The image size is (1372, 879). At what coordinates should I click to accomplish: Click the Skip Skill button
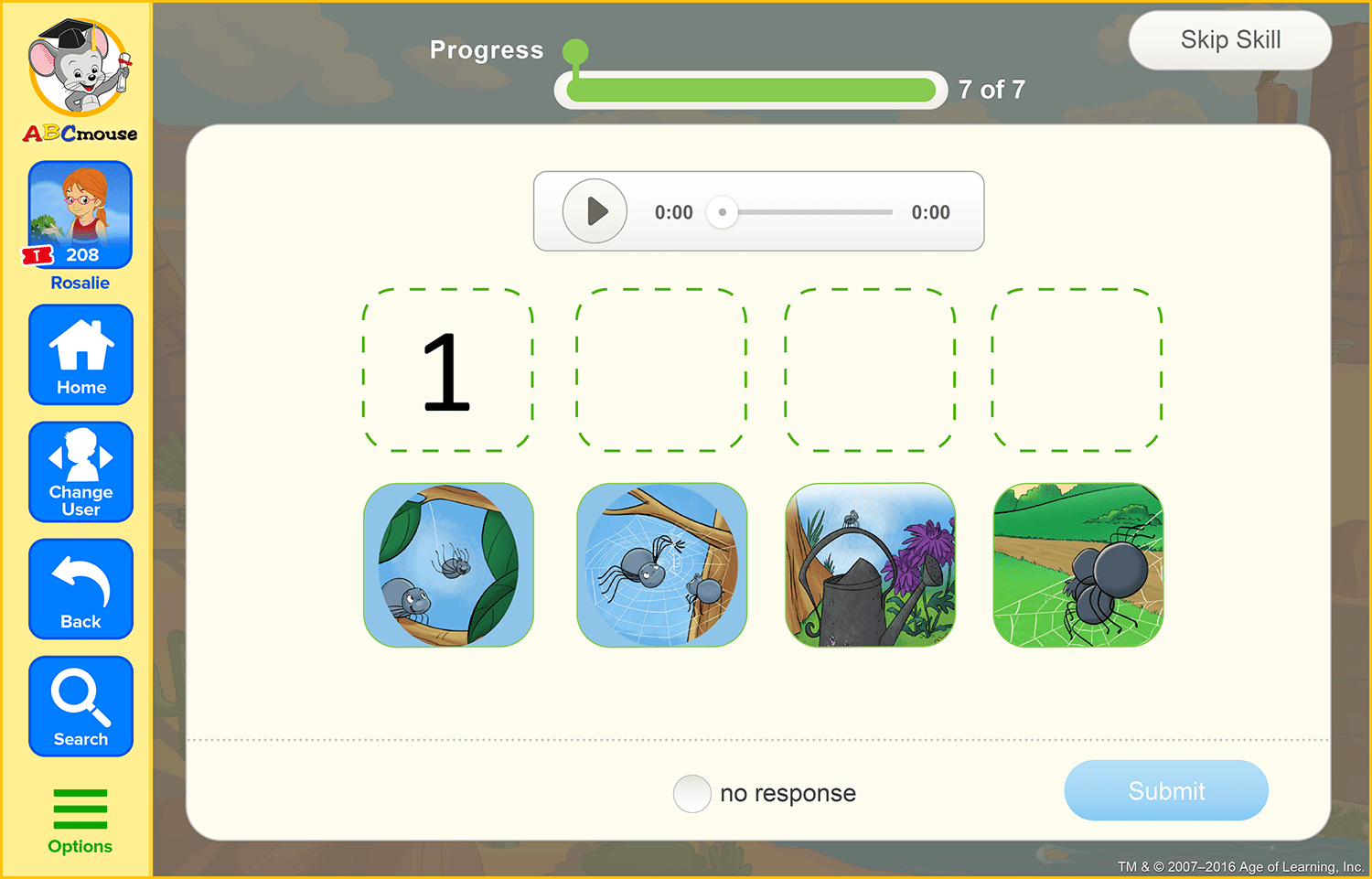click(x=1229, y=40)
